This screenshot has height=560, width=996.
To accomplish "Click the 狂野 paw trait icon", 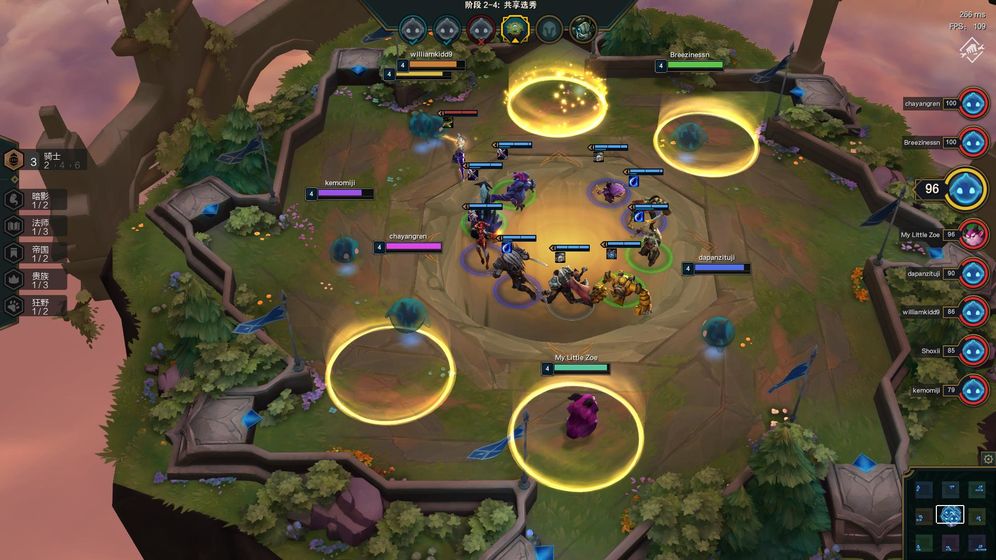I will pyautogui.click(x=15, y=306).
